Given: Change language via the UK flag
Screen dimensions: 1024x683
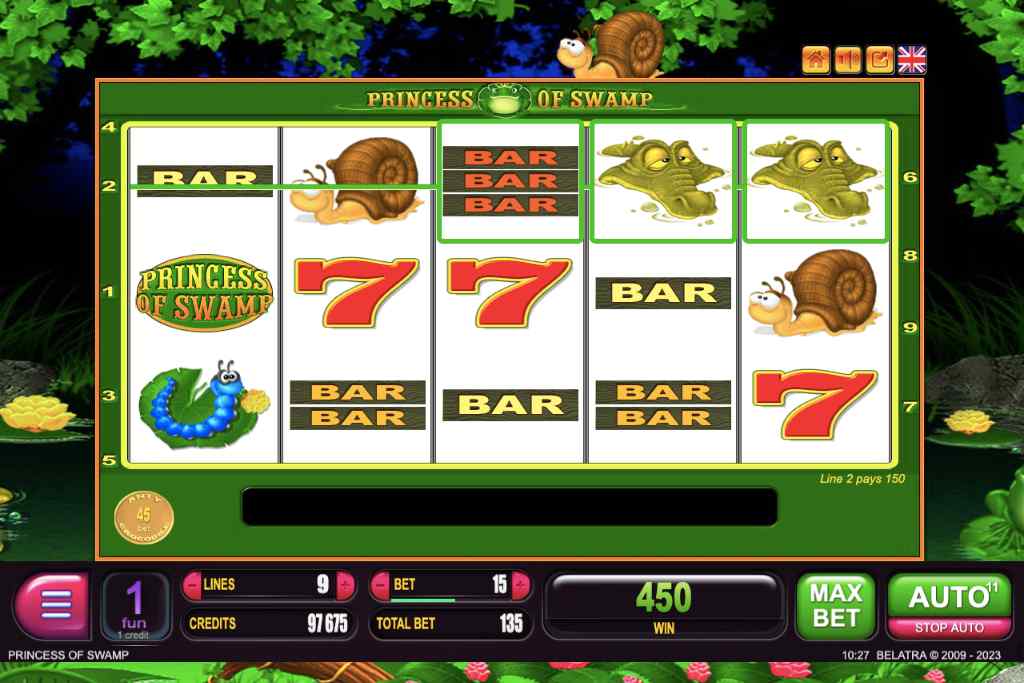Looking at the screenshot, I should (912, 60).
